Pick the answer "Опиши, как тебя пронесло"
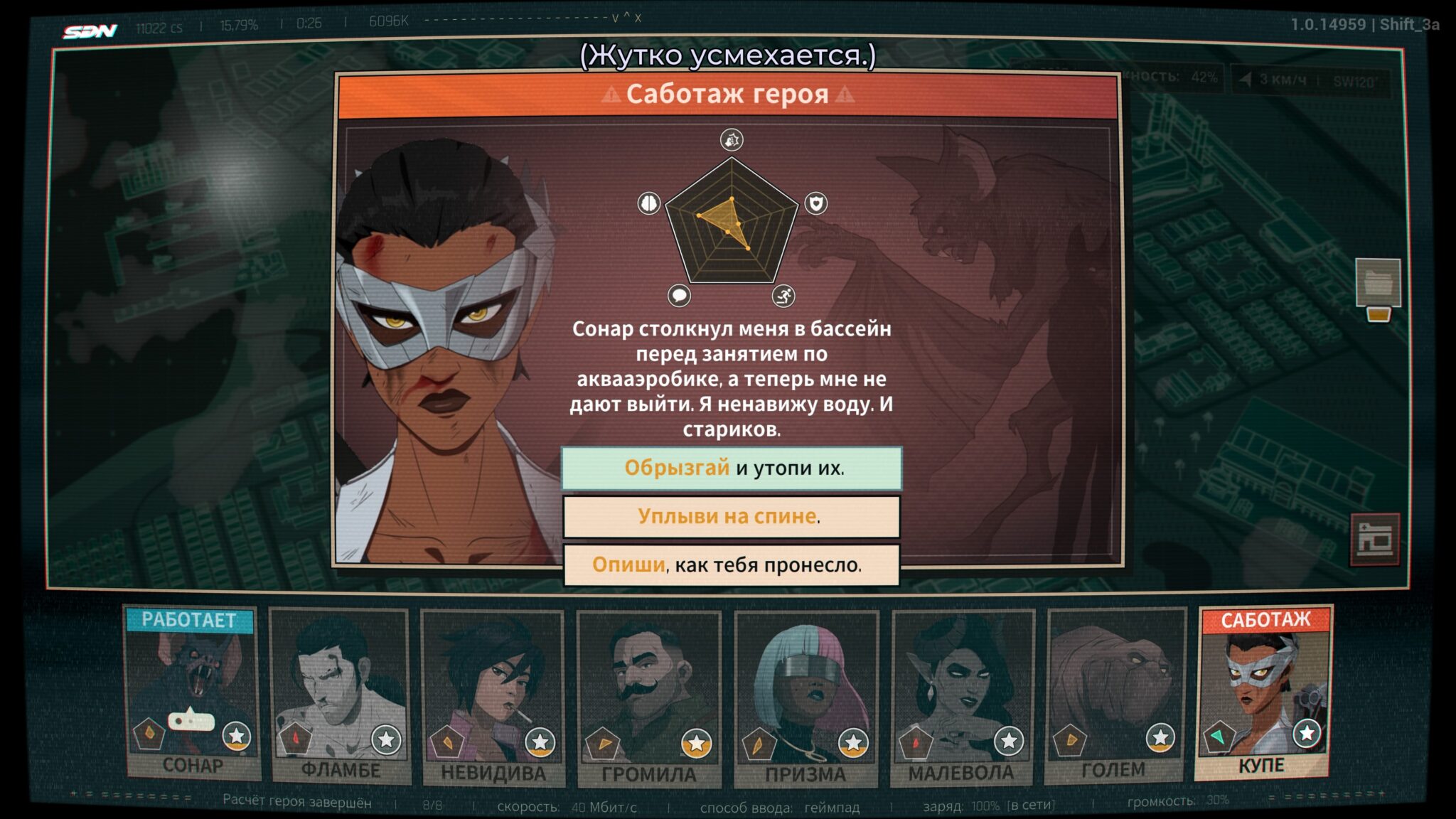Image resolution: width=1456 pixels, height=819 pixels. click(x=732, y=564)
